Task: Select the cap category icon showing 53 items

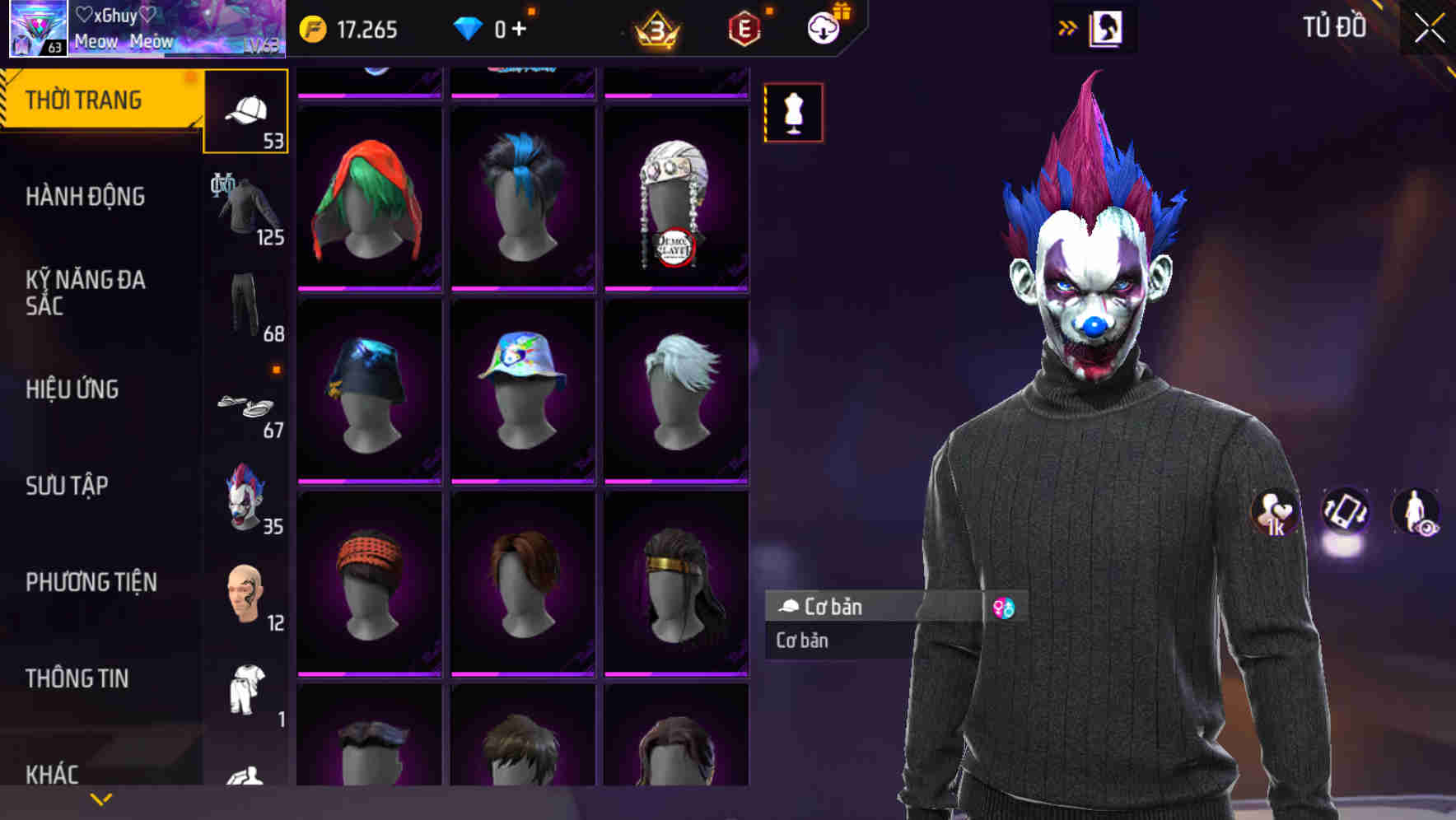Action: pos(245,111)
